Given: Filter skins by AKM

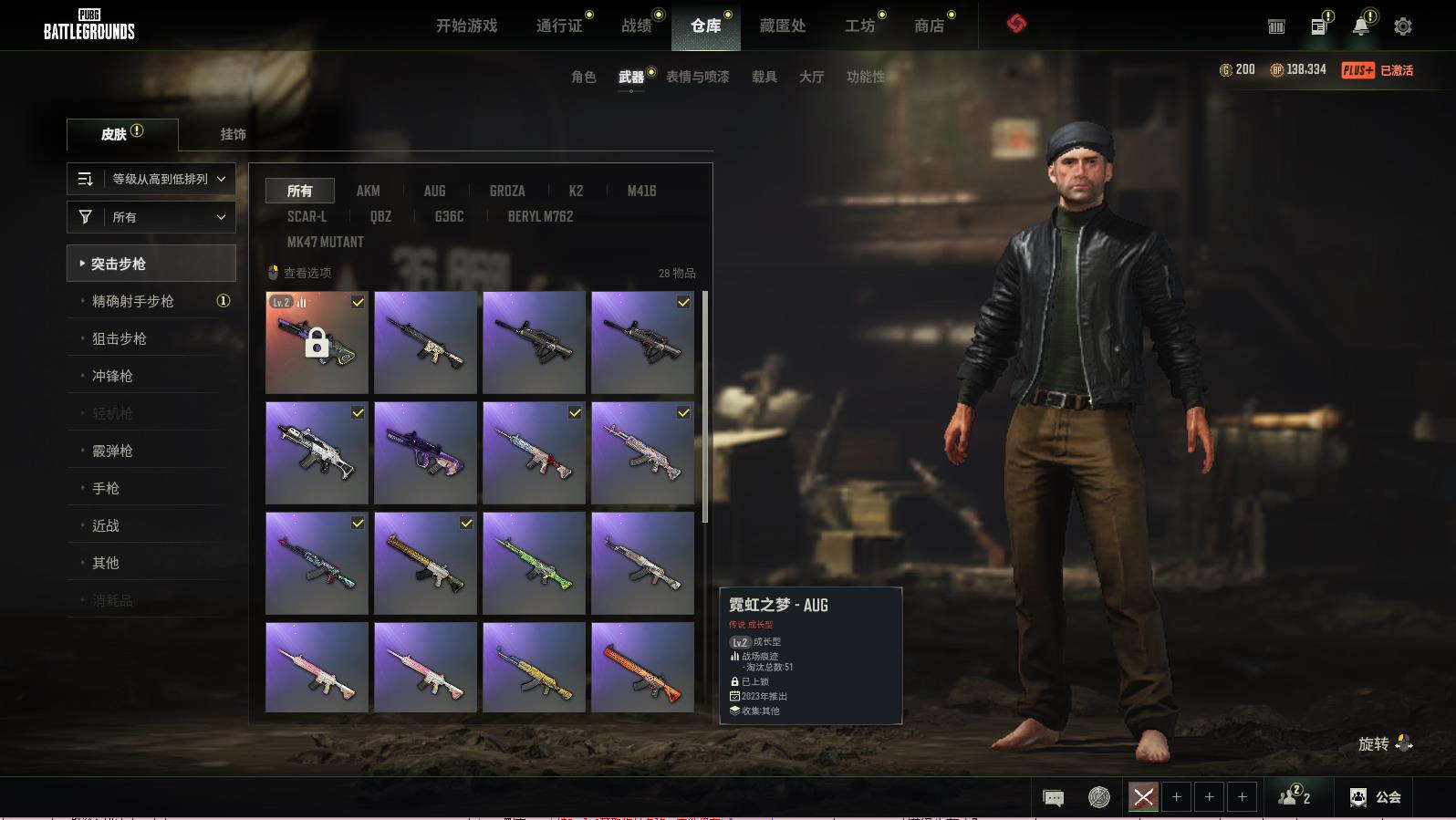Looking at the screenshot, I should (368, 191).
